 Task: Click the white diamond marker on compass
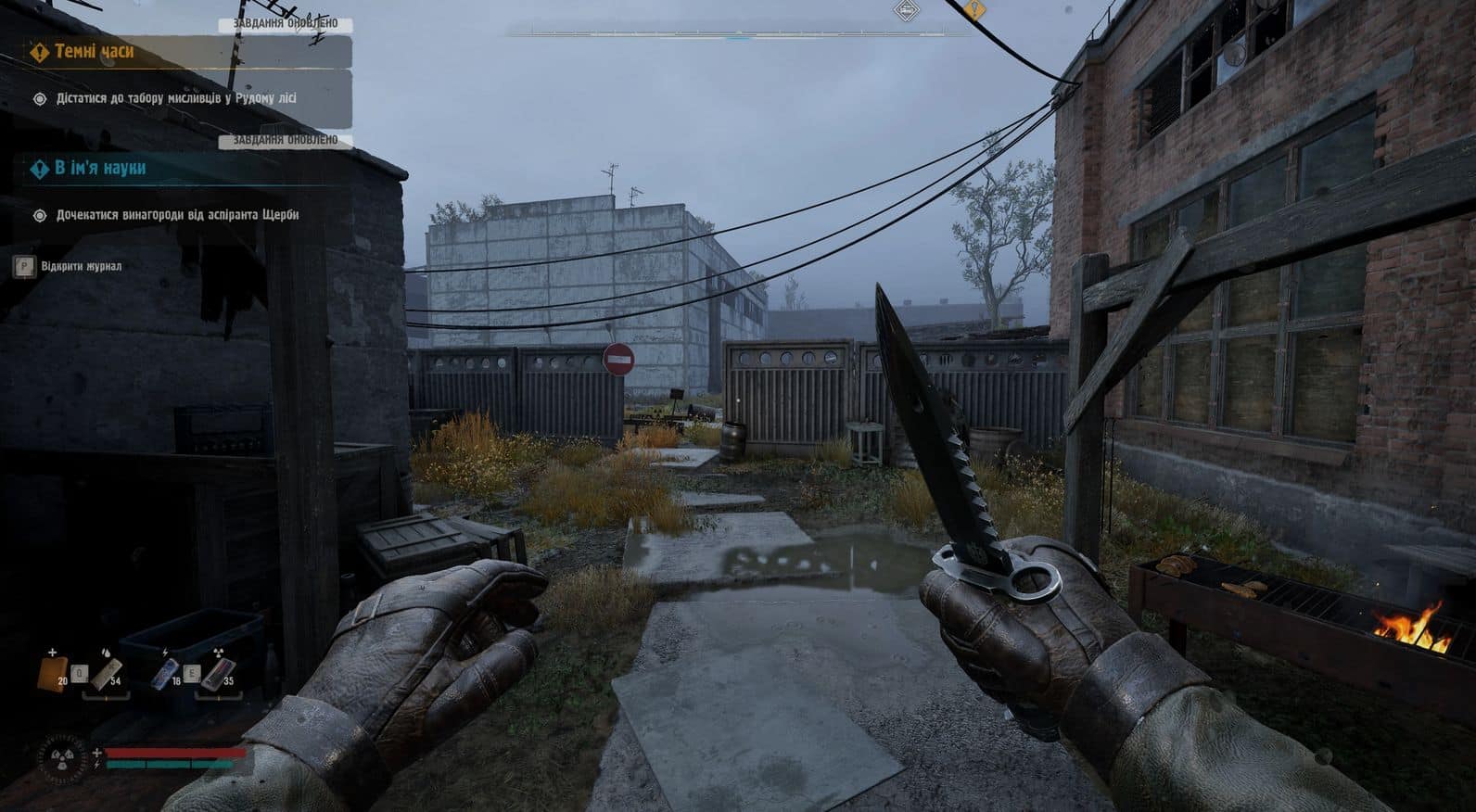[906, 10]
